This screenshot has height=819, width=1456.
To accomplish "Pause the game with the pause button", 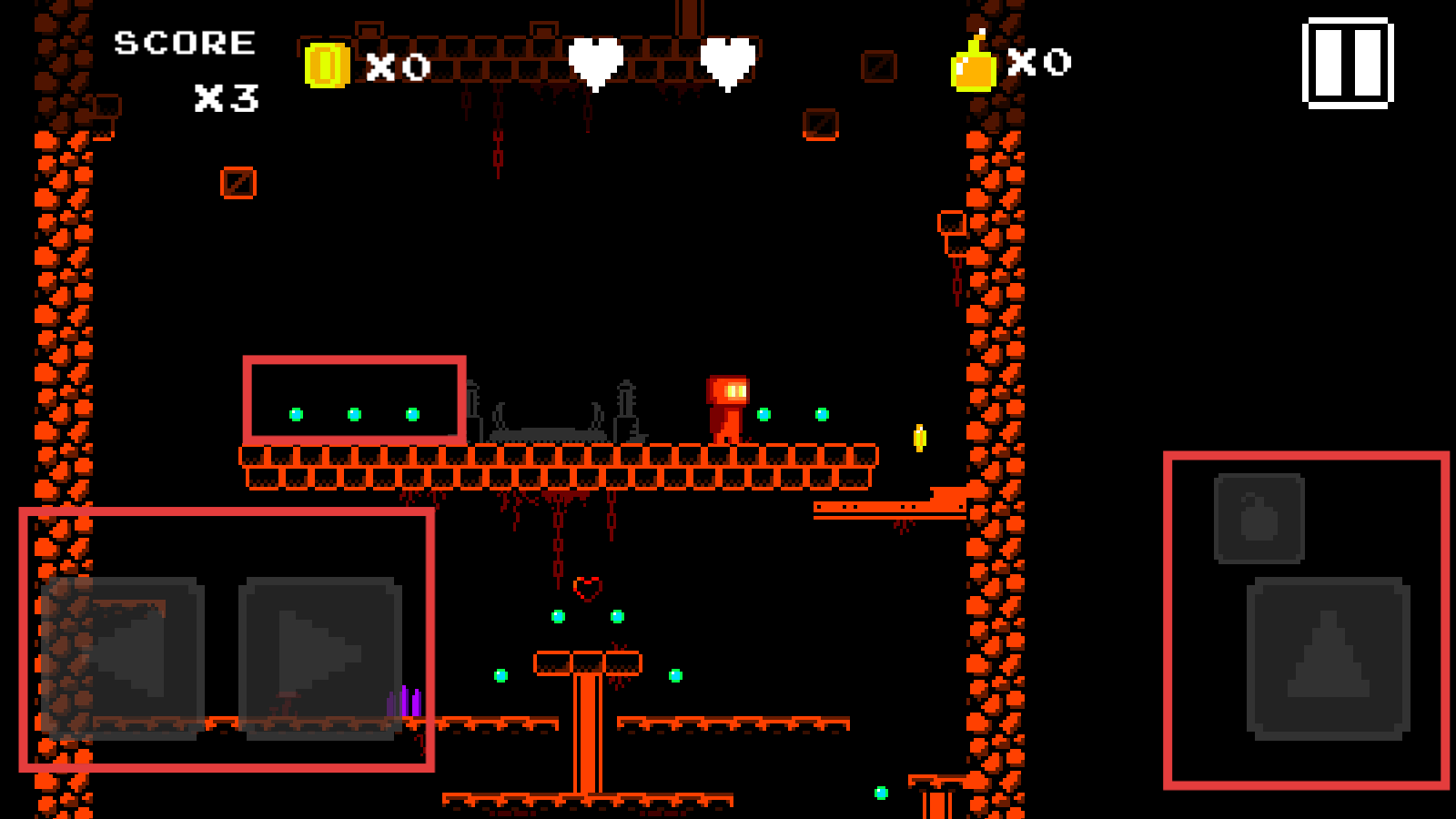I will 1348,63.
